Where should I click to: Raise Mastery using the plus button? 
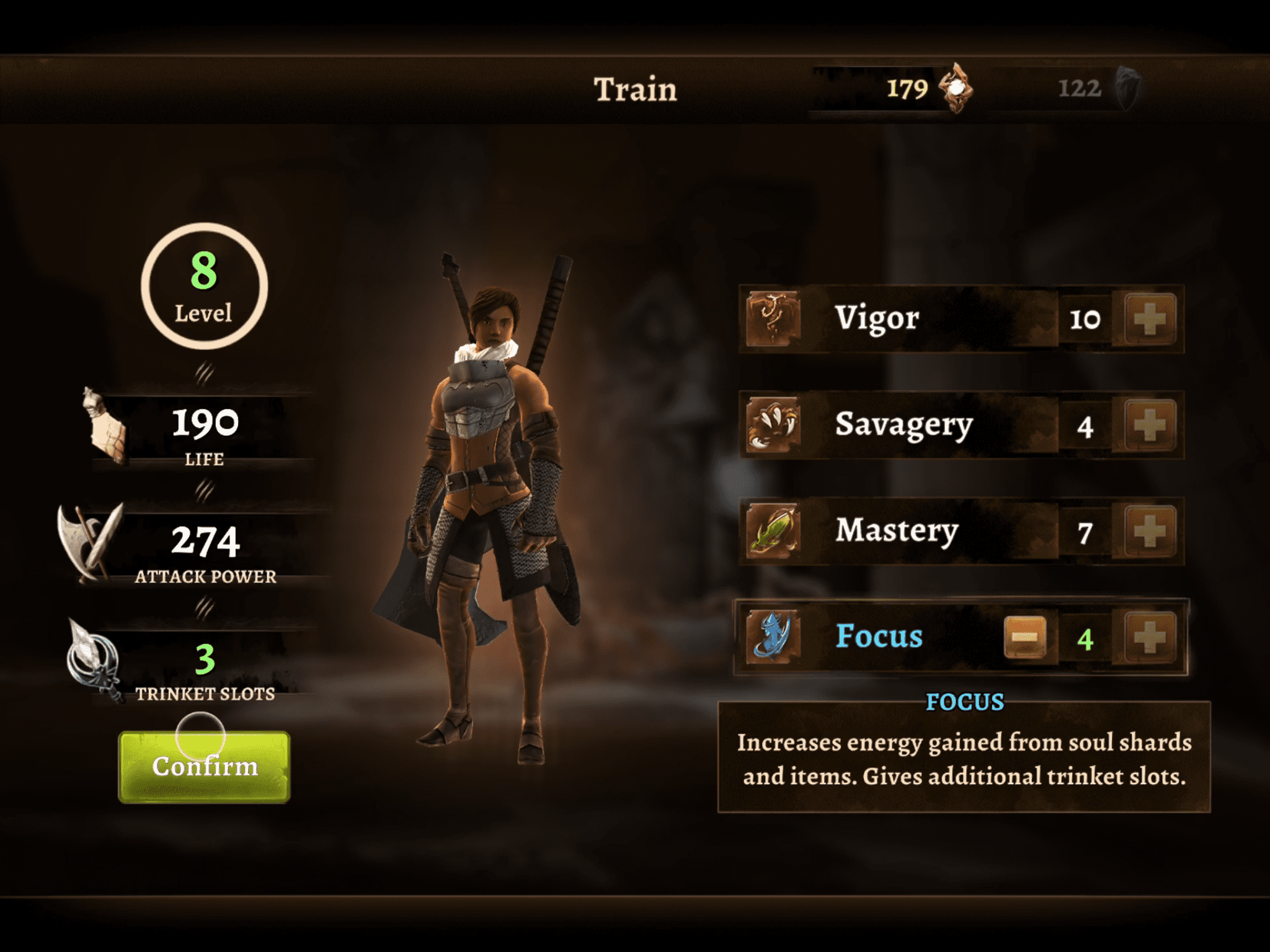click(1150, 531)
